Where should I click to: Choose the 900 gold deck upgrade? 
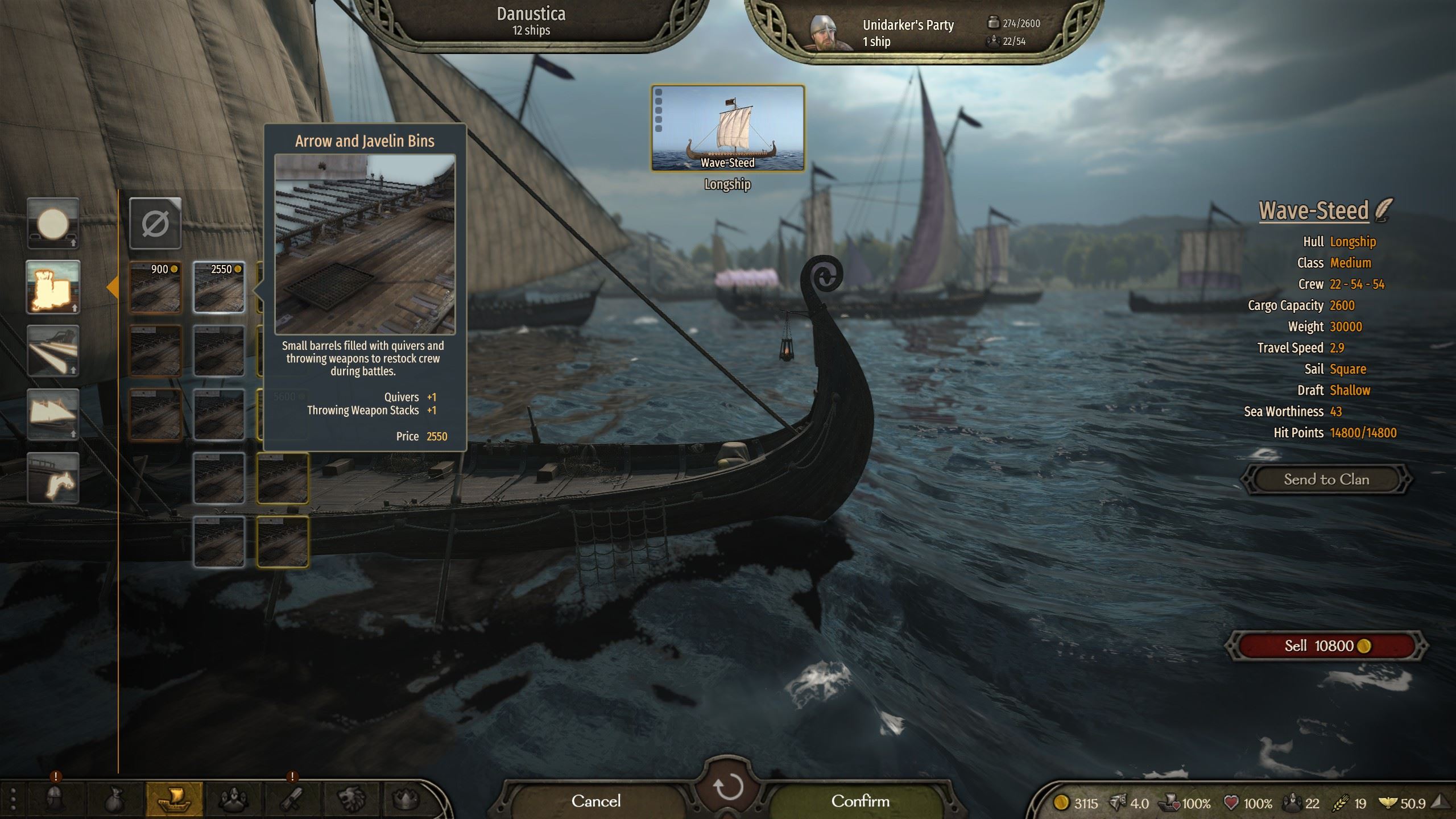155,287
